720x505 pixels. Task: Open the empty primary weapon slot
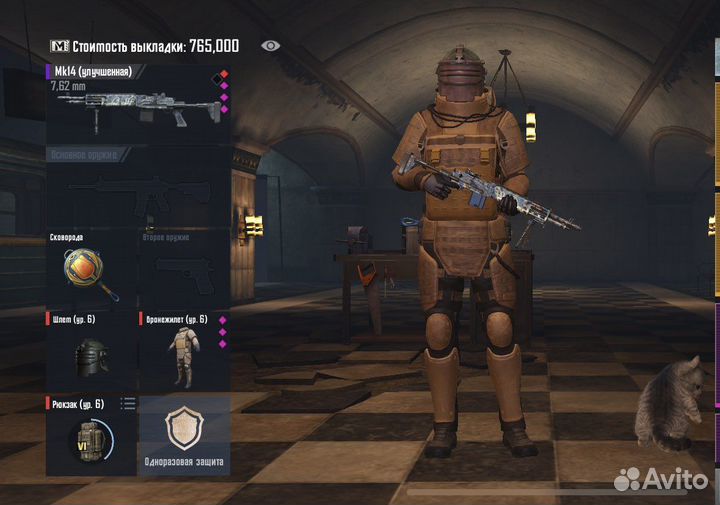138,190
